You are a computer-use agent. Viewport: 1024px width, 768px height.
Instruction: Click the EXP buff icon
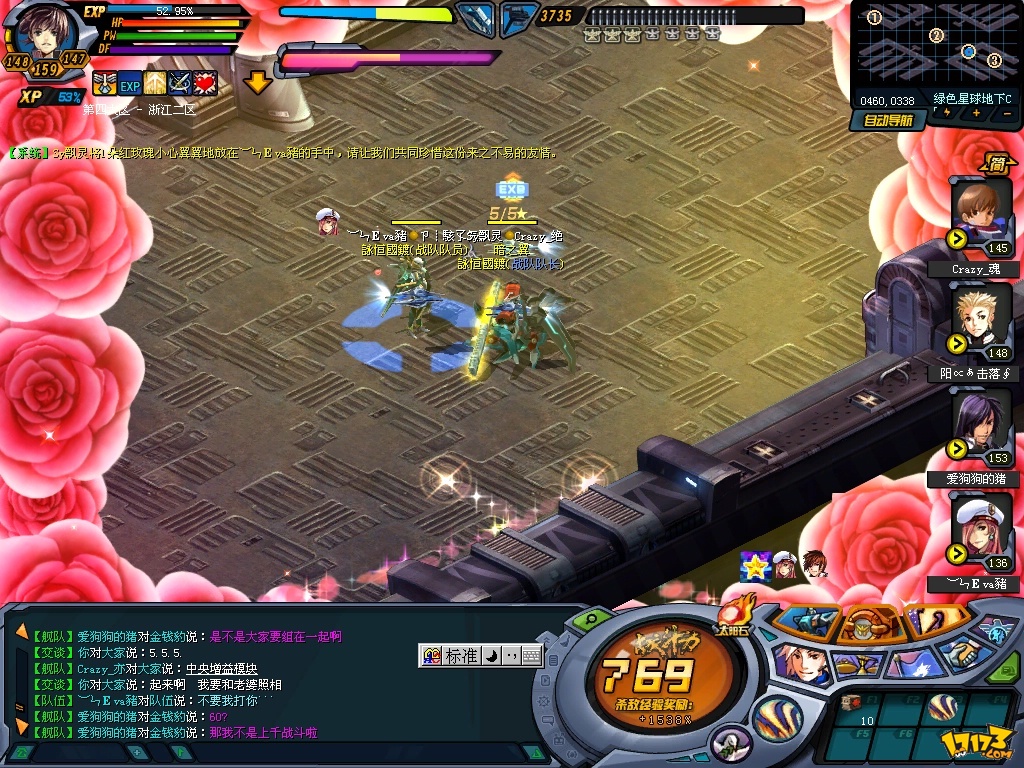pos(130,83)
